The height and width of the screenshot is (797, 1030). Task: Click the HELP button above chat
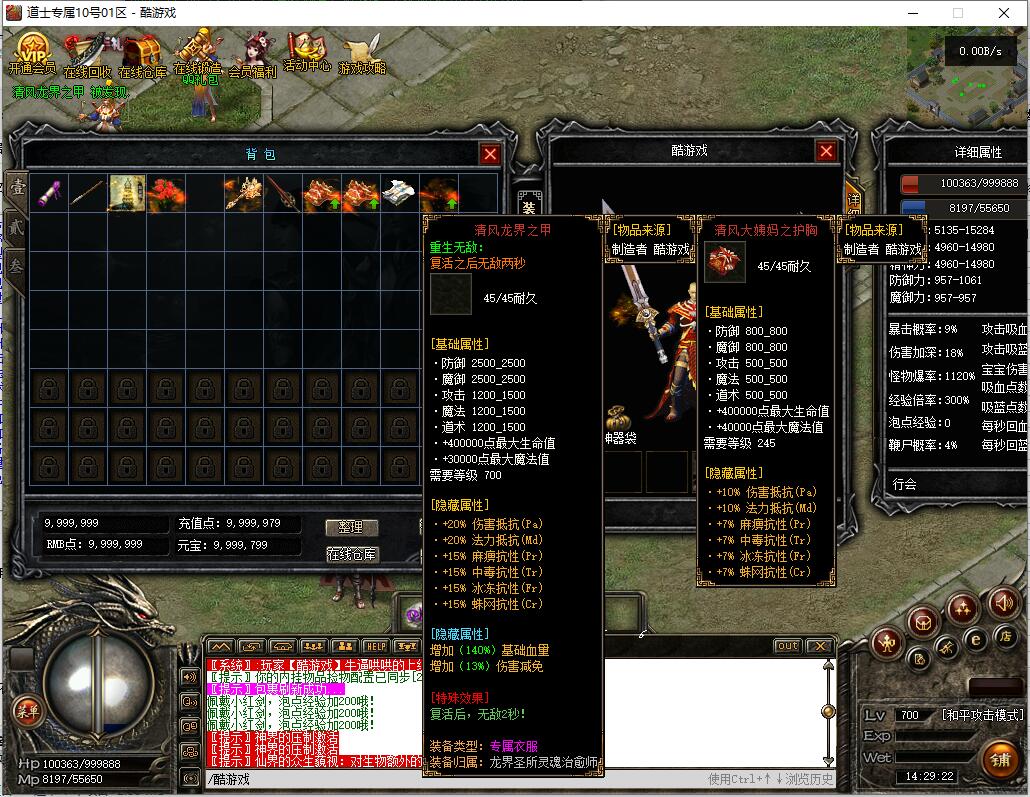coord(375,646)
